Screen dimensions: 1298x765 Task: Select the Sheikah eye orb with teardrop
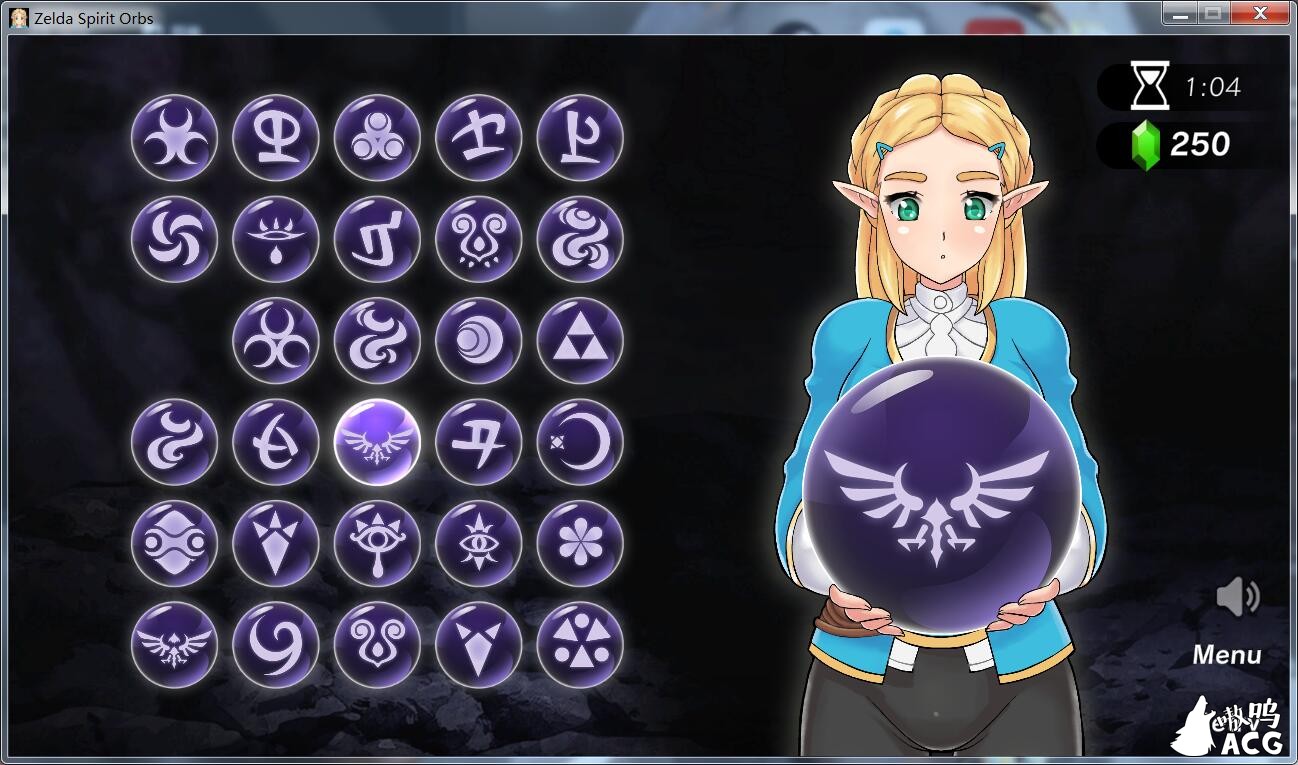(377, 543)
